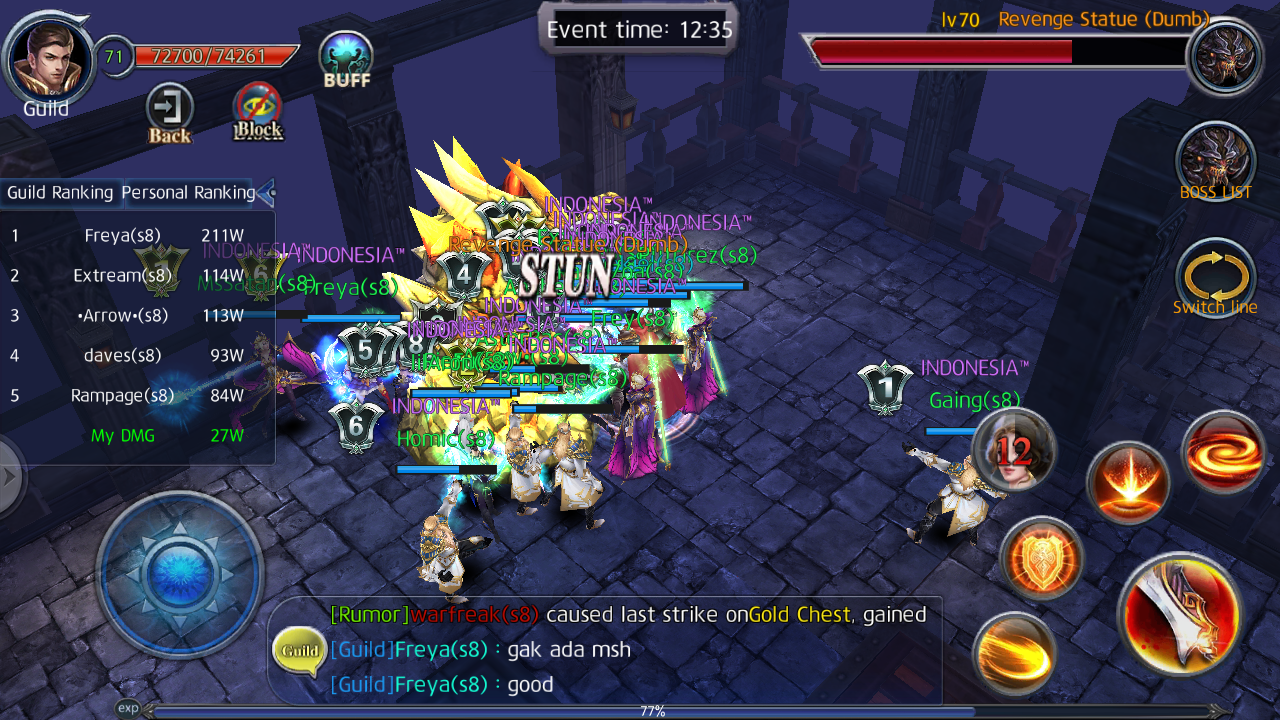Select the Guild Ranking tab
Screen dimensions: 1280x720
[62, 192]
